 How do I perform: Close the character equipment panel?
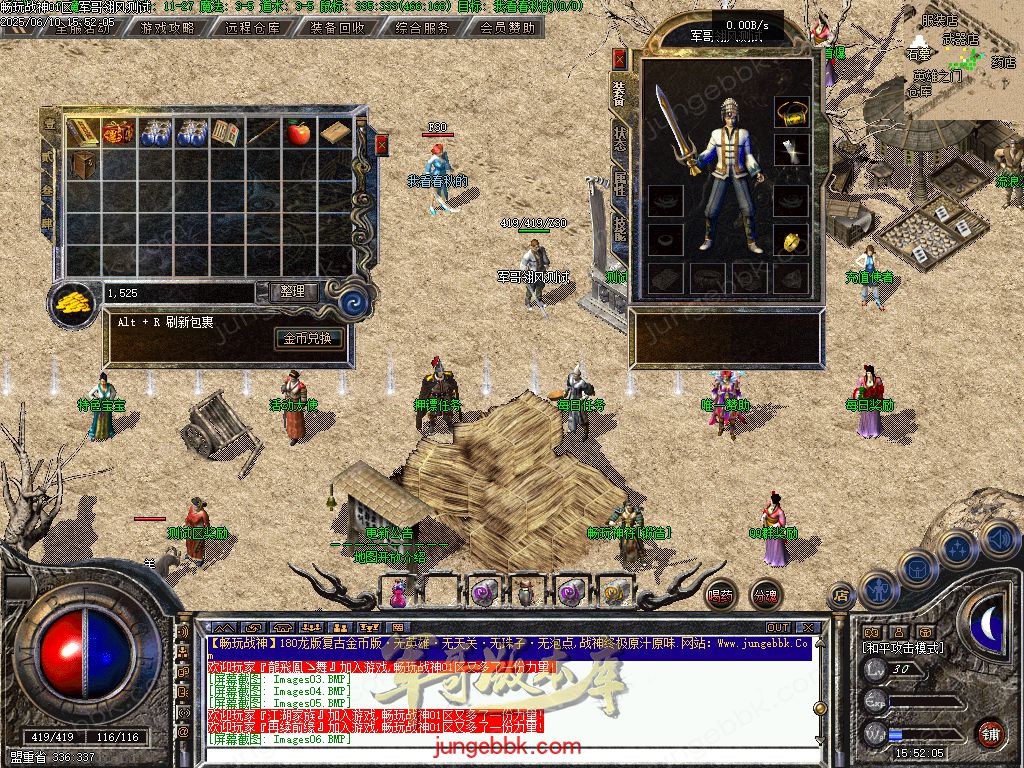point(620,59)
